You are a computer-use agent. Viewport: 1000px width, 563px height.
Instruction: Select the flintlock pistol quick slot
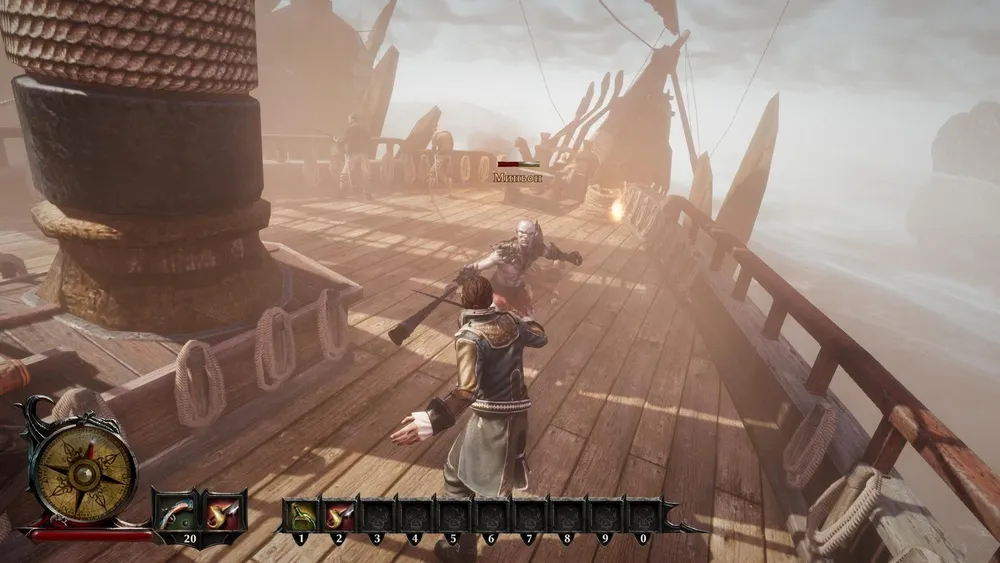pyautogui.click(x=174, y=512)
